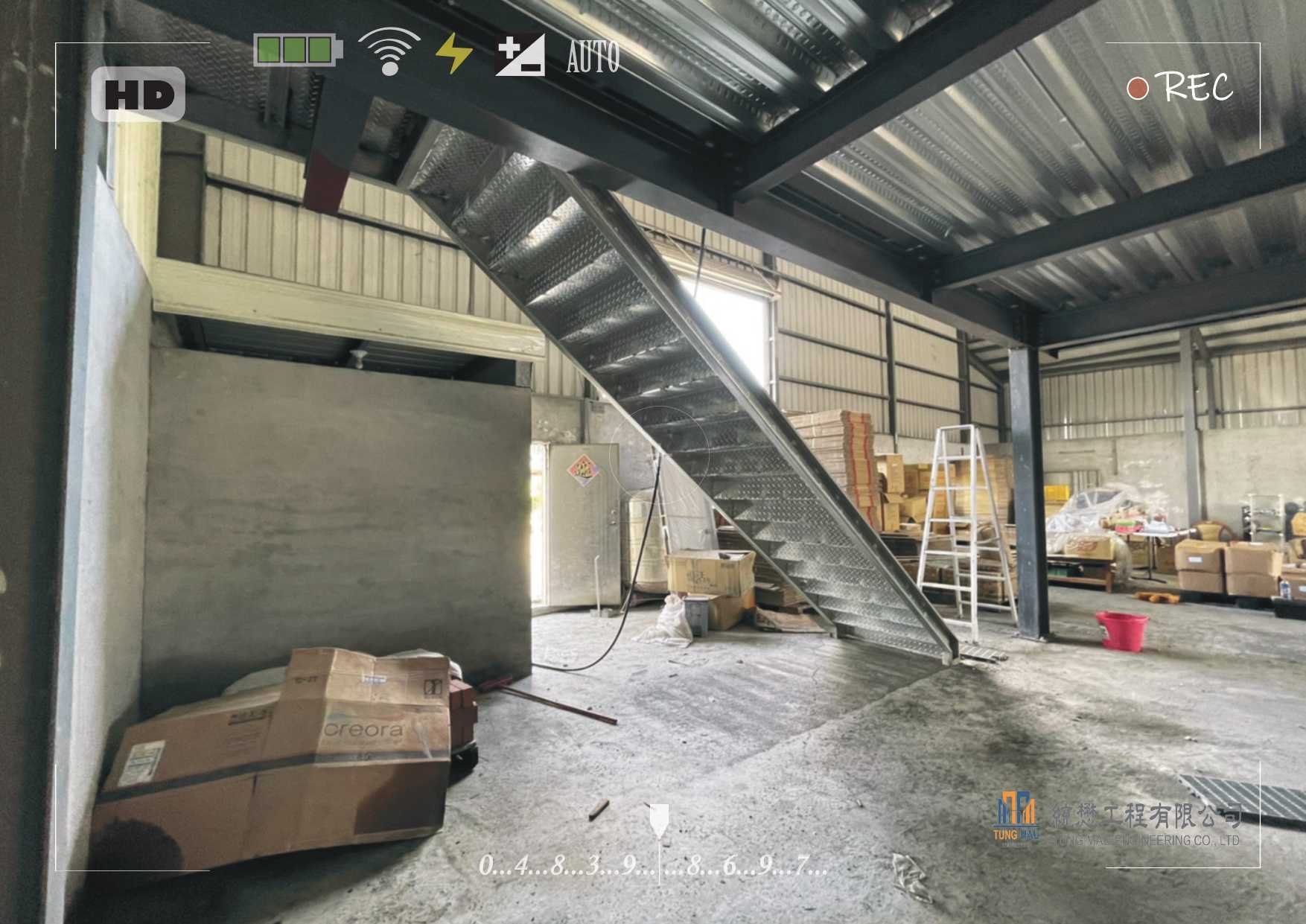
Task: Select the AUTO mode label
Action: point(593,57)
